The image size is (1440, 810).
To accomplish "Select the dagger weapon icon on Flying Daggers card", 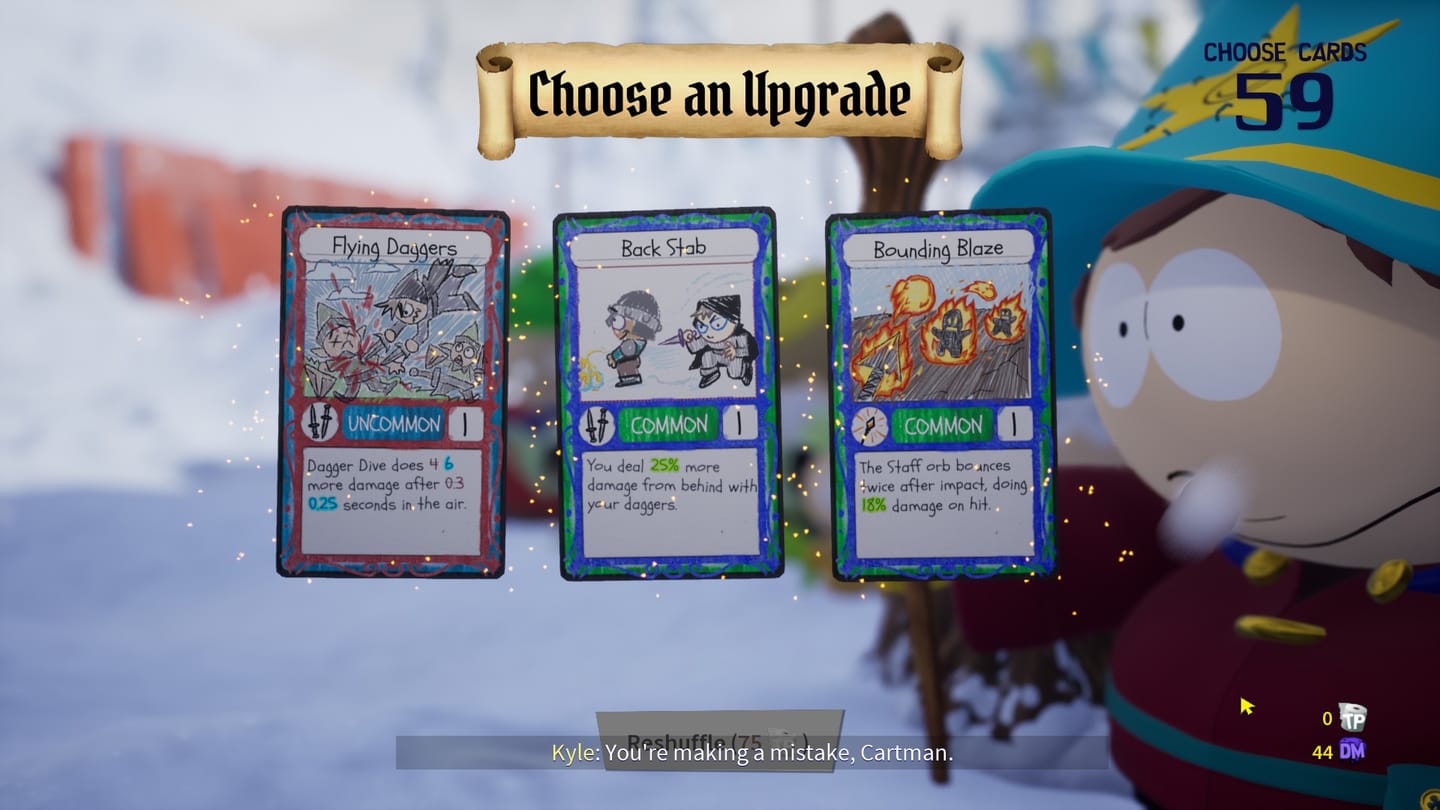I will click(x=320, y=424).
